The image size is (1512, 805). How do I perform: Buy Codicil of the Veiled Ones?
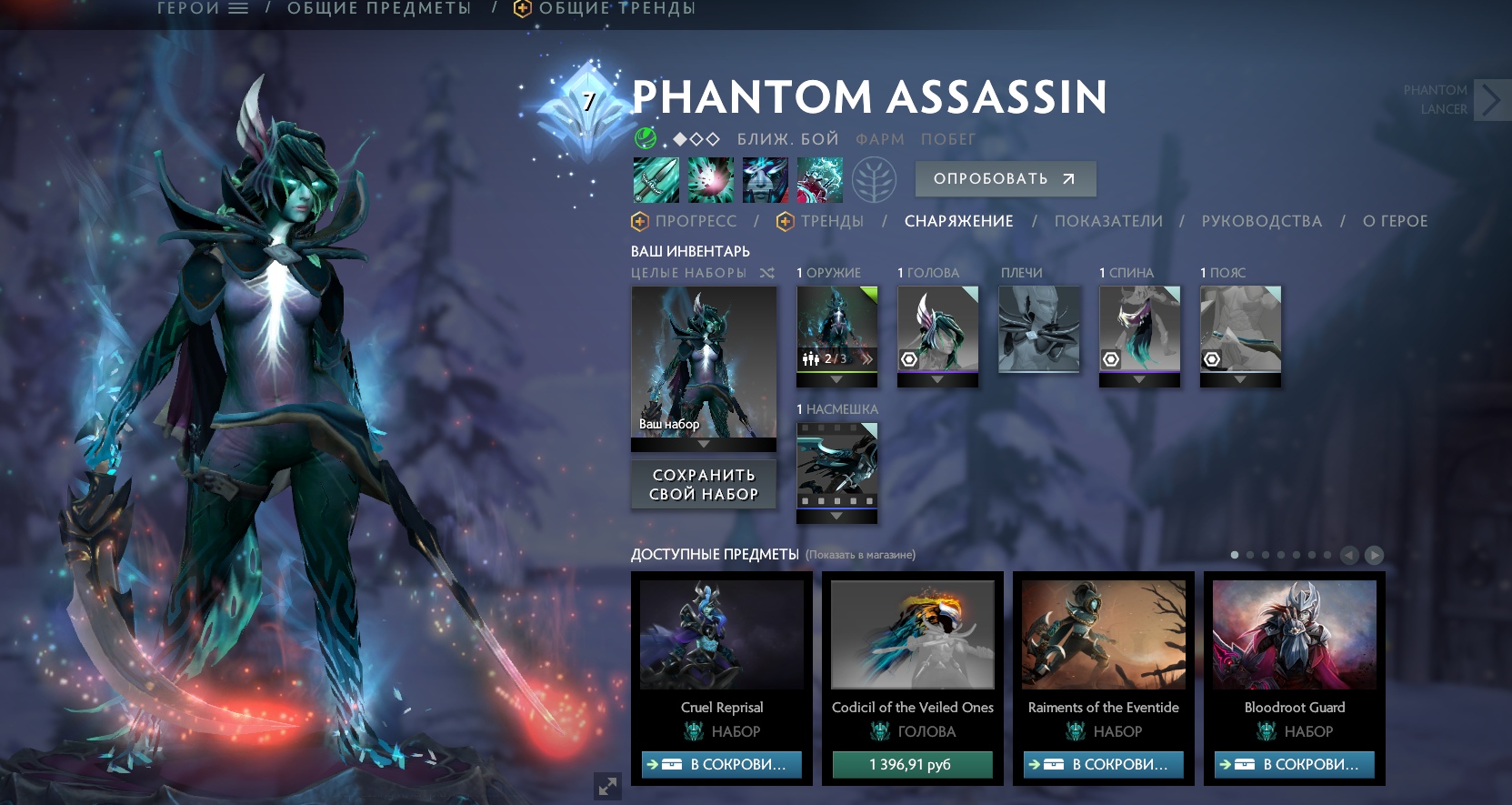point(912,765)
